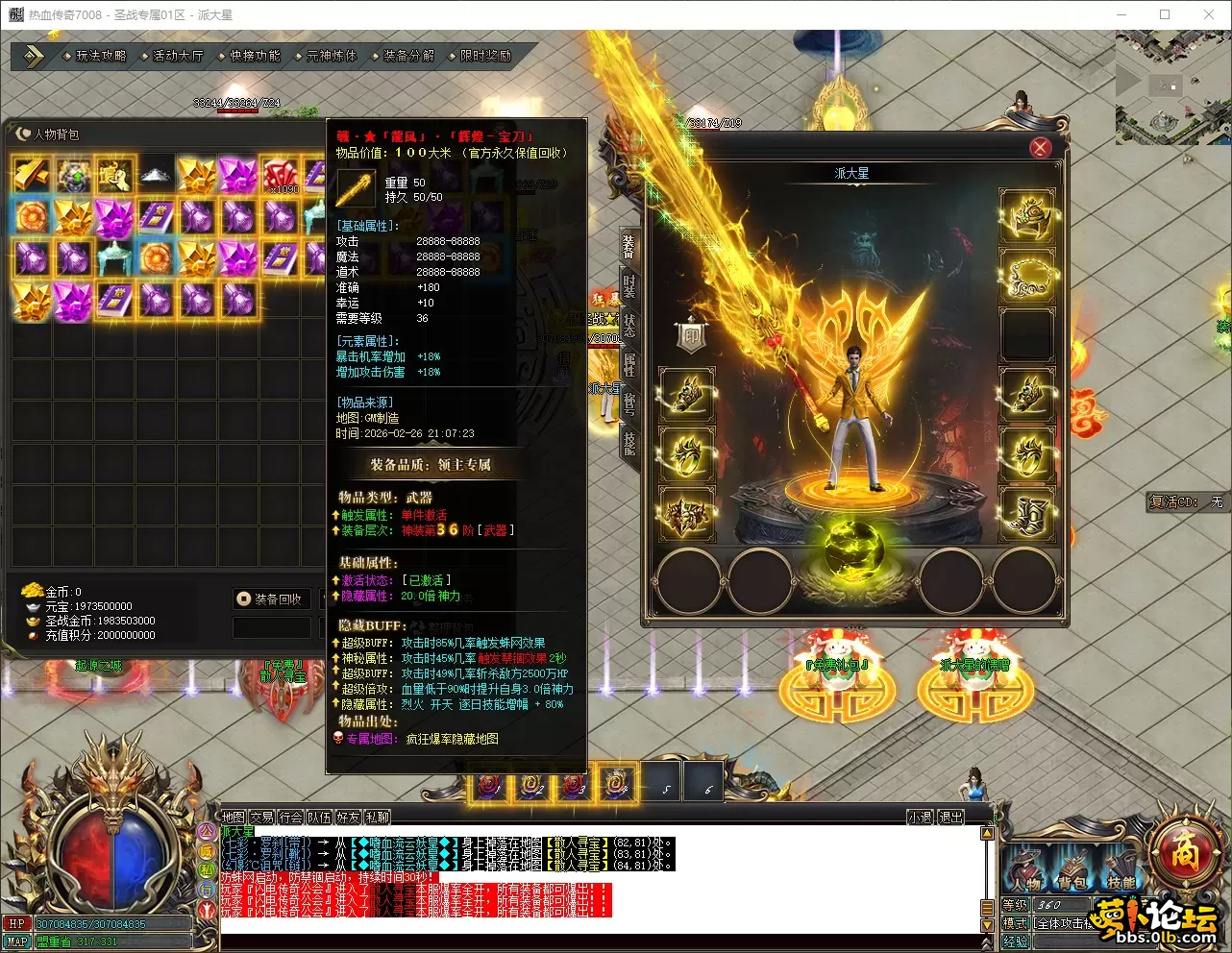Switch to the 属性 attributes tab
Viewport: 1232px width, 953px height.
point(629,364)
